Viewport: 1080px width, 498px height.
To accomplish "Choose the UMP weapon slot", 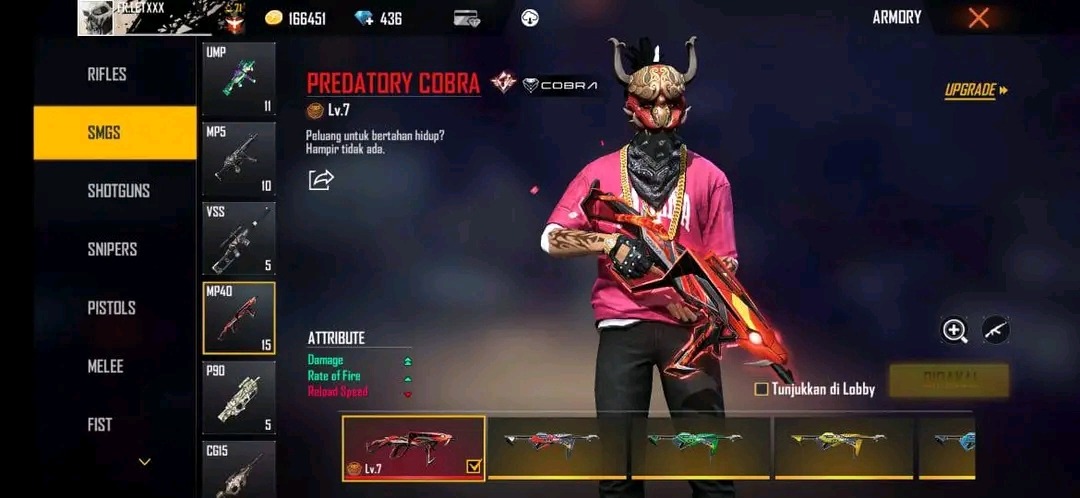I will click(239, 80).
